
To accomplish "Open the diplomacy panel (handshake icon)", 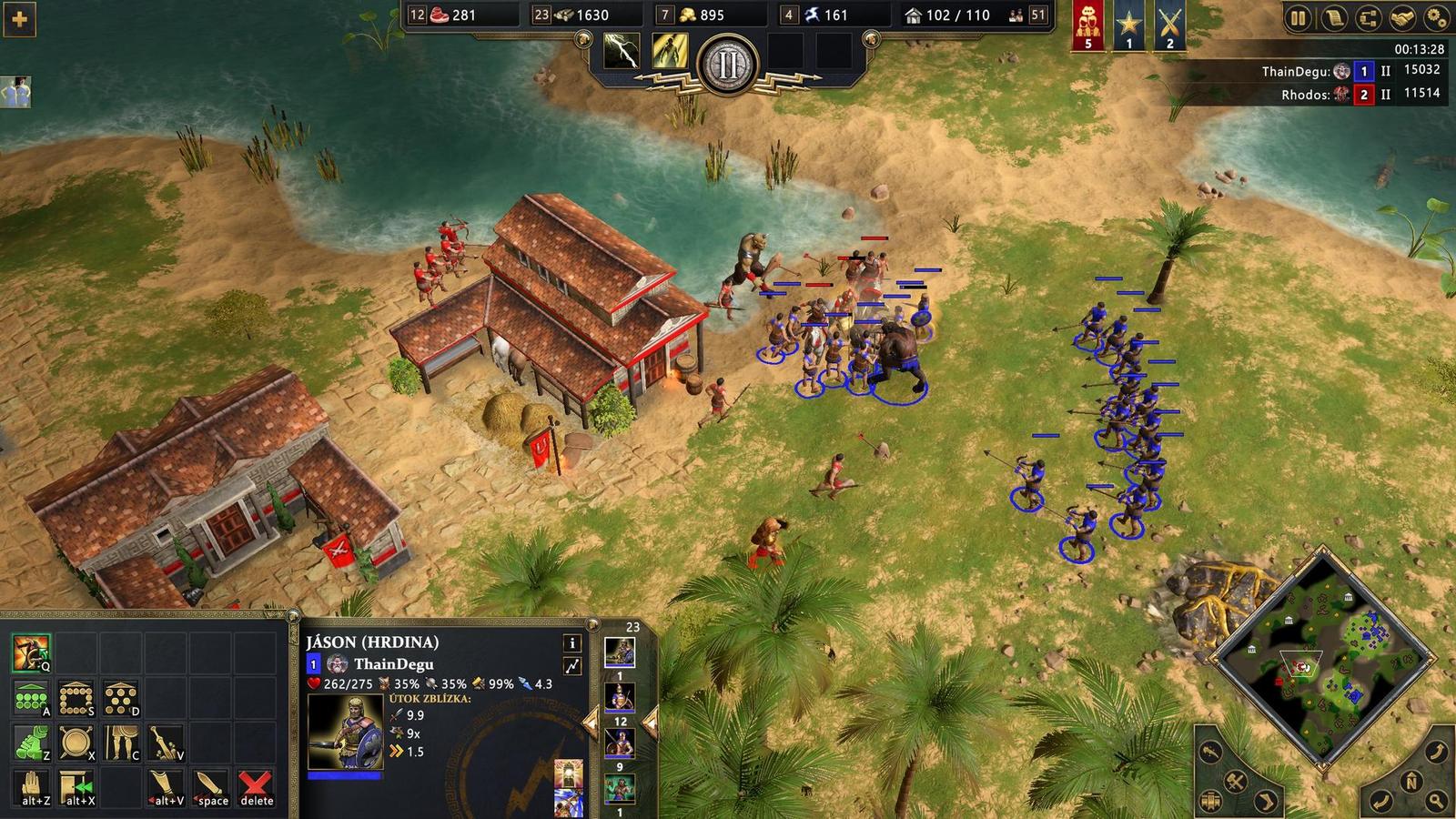I will coord(1401,16).
